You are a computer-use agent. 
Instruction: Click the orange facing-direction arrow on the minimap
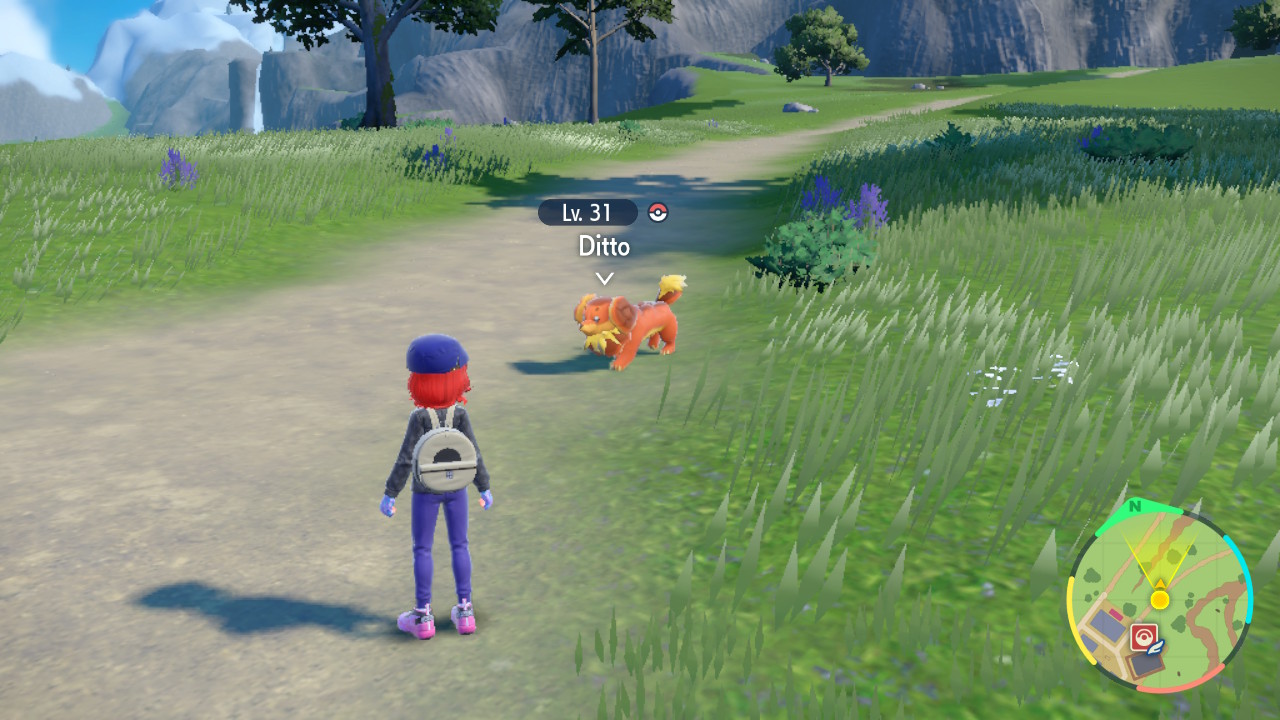(1159, 582)
